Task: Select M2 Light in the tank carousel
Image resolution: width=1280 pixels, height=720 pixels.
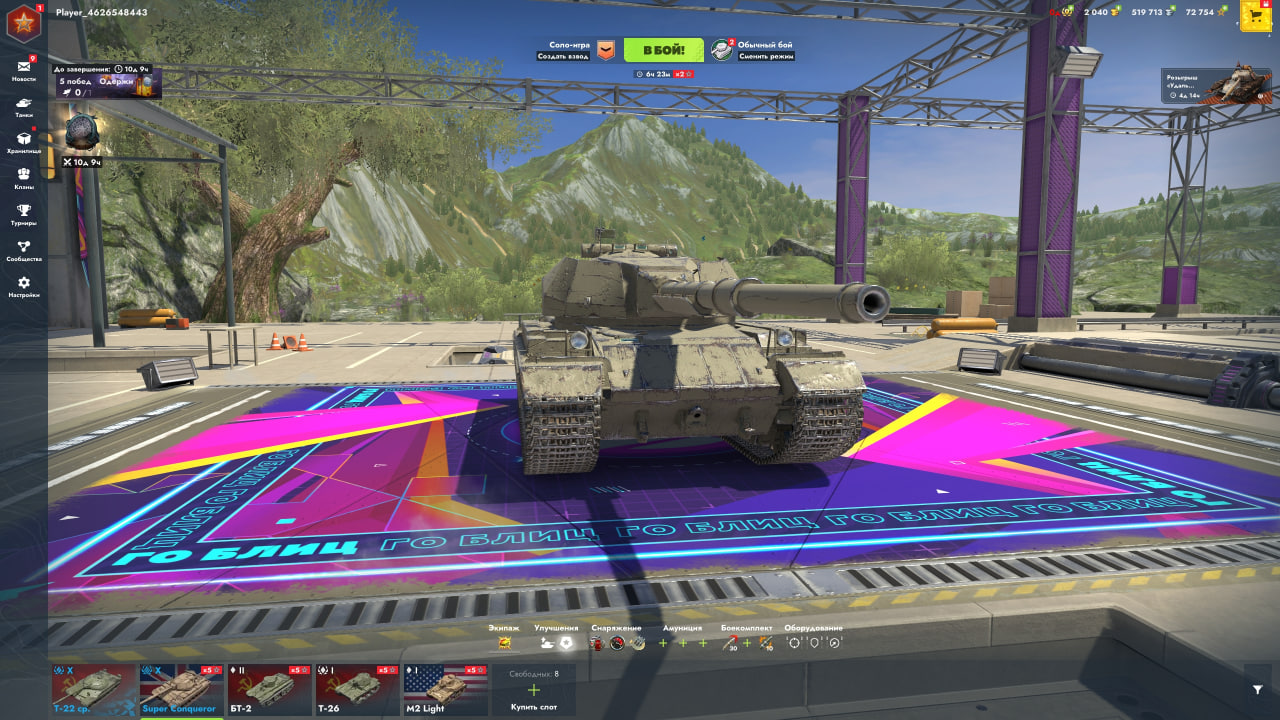Action: (x=444, y=690)
